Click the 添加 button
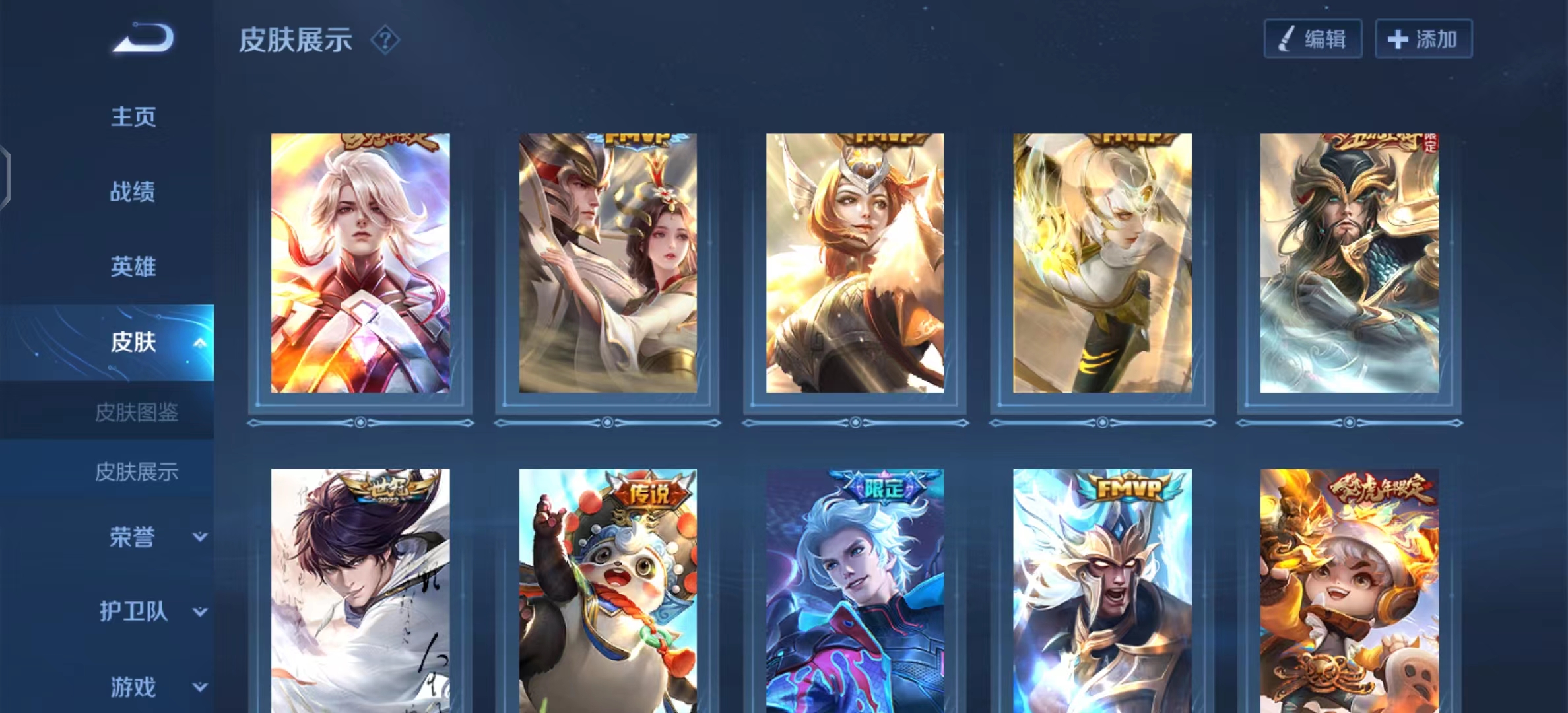1568x713 pixels. point(1422,38)
